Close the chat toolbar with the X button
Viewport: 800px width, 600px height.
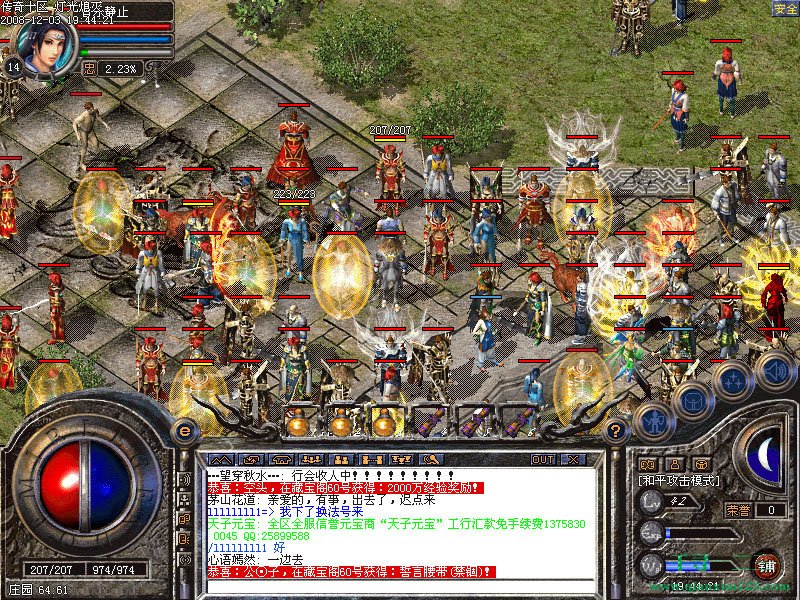tap(573, 459)
